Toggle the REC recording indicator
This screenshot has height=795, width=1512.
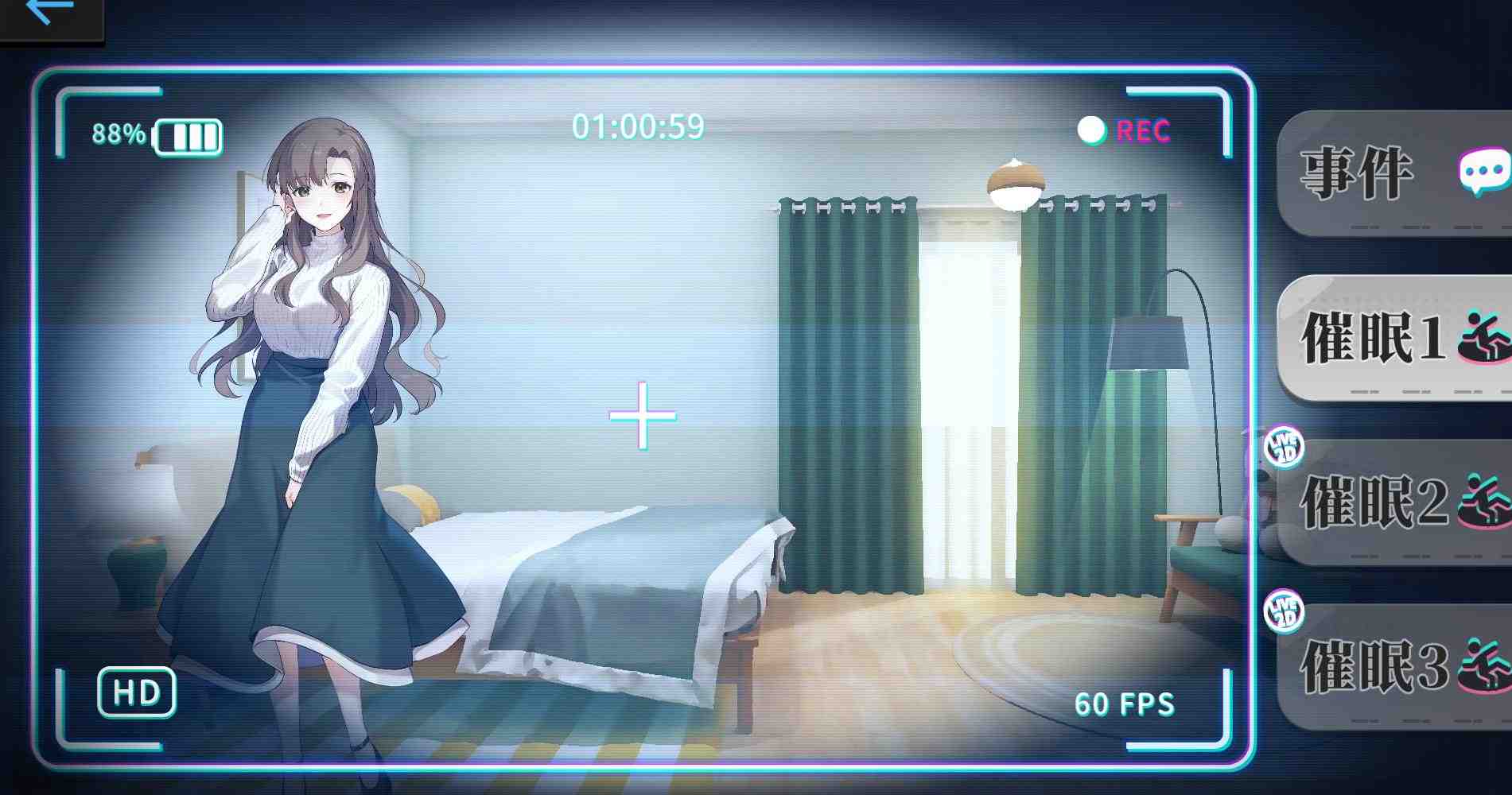tap(1121, 130)
